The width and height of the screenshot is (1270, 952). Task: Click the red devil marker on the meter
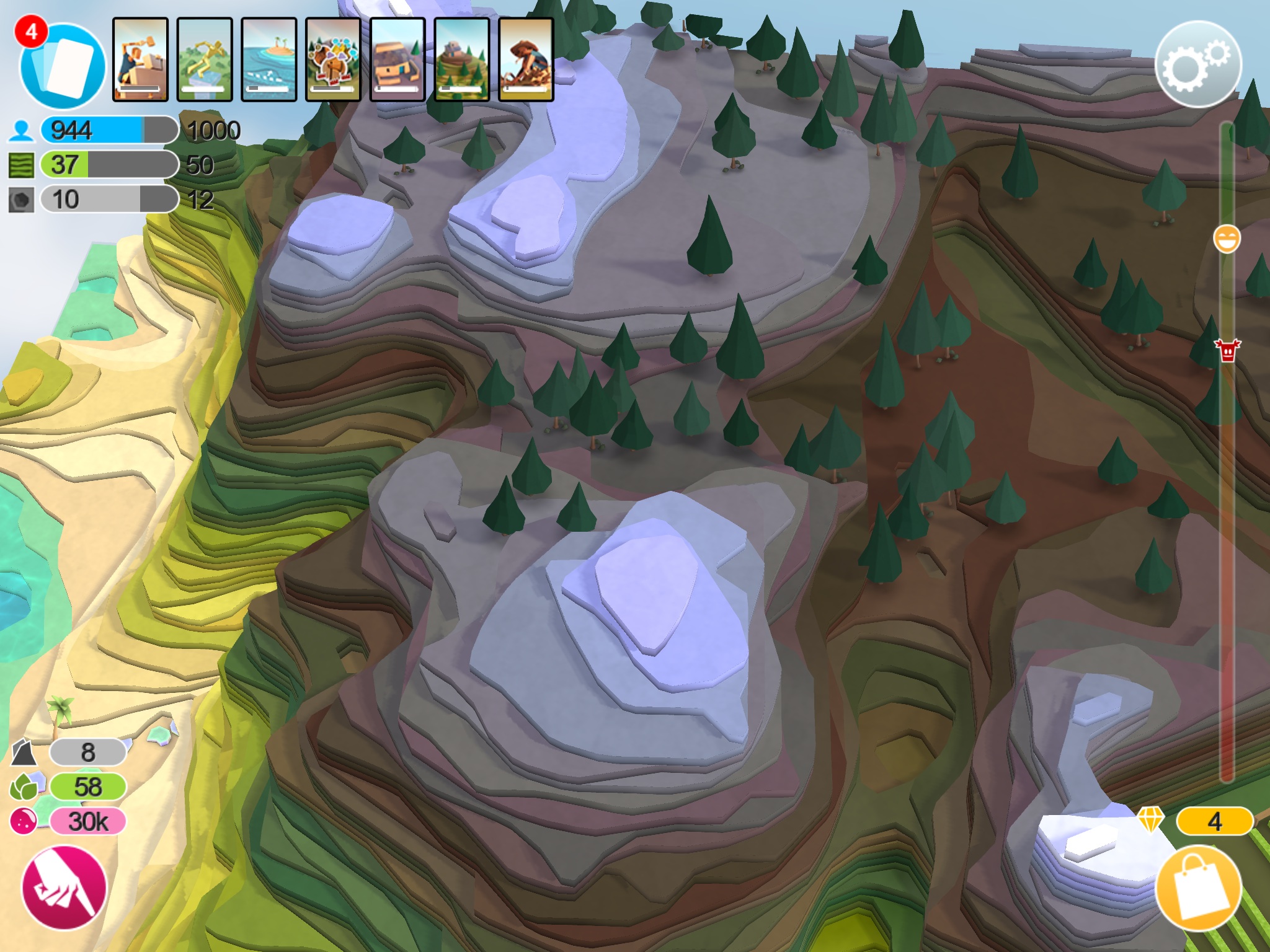[1227, 350]
